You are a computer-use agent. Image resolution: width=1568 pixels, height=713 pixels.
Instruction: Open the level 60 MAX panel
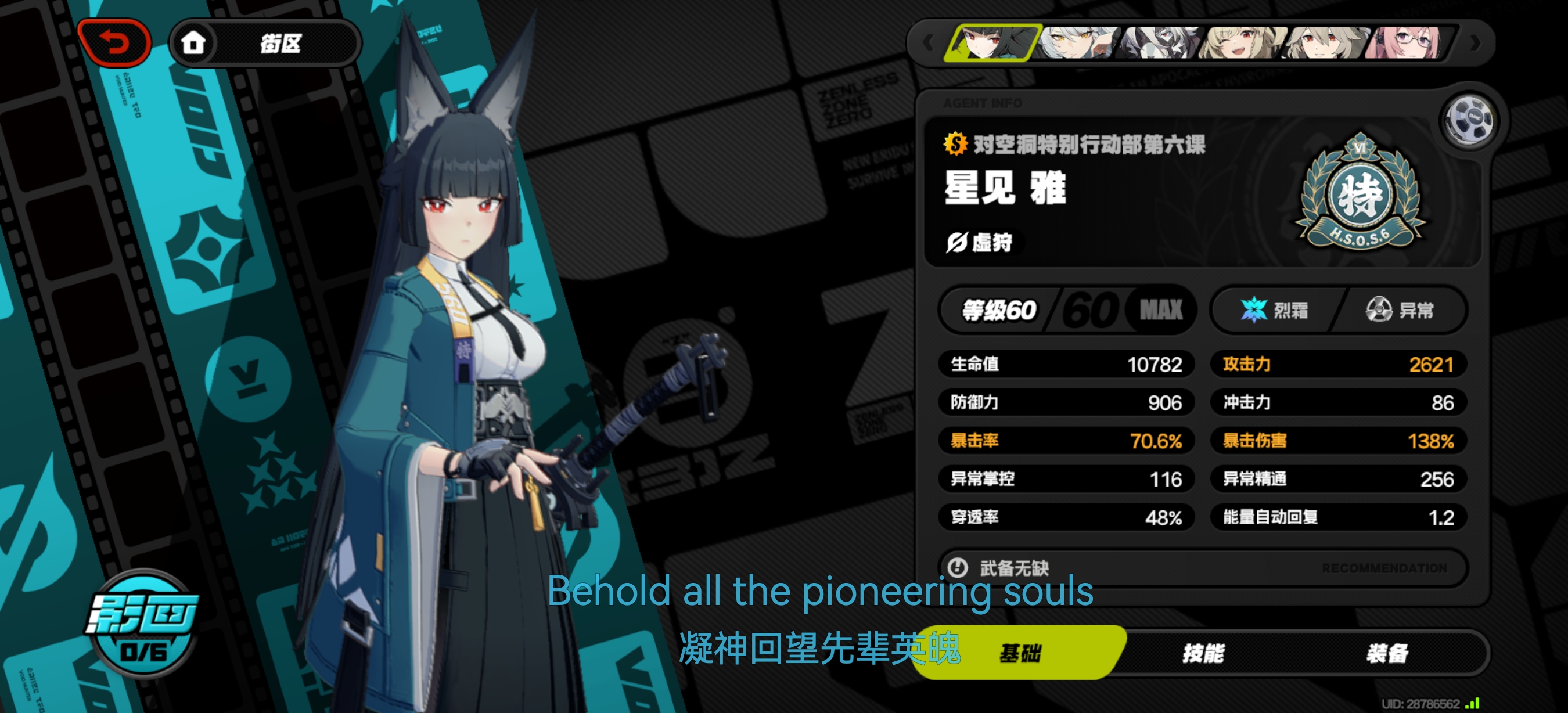pyautogui.click(x=1067, y=310)
